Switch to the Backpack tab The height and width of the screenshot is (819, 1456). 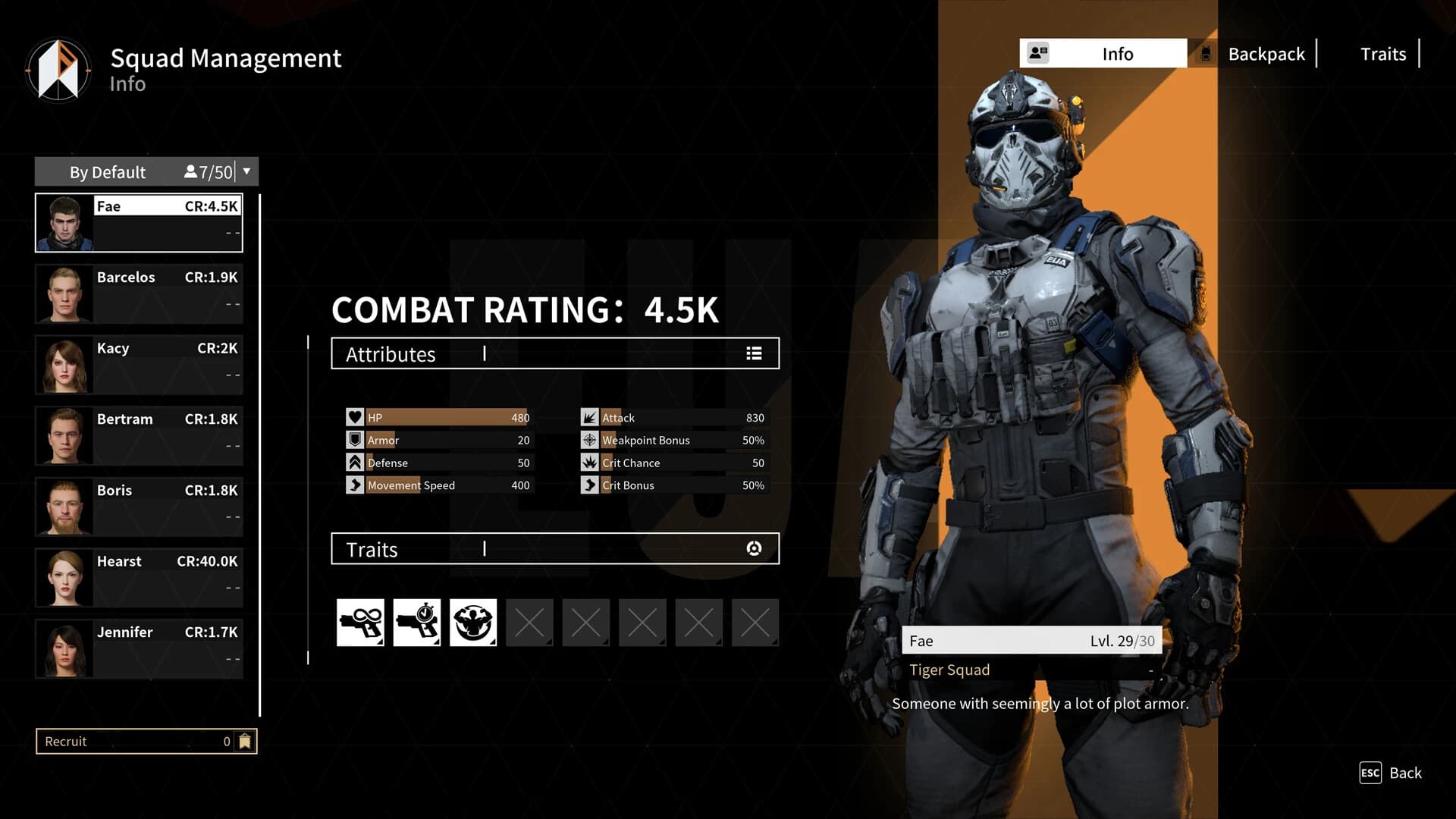(1266, 53)
